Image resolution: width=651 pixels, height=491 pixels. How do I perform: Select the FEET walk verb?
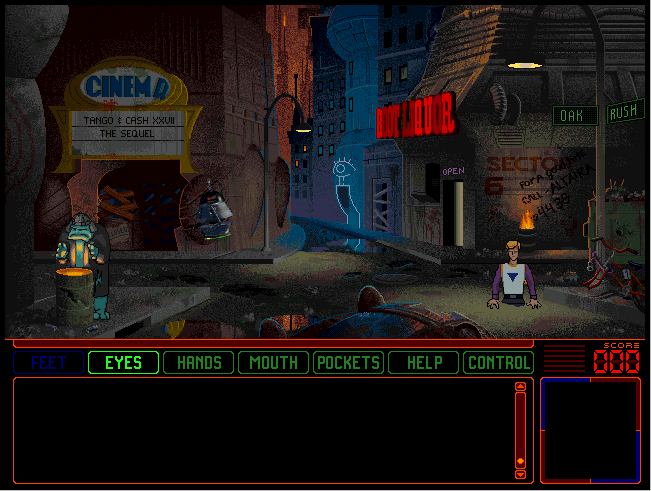pos(48,362)
